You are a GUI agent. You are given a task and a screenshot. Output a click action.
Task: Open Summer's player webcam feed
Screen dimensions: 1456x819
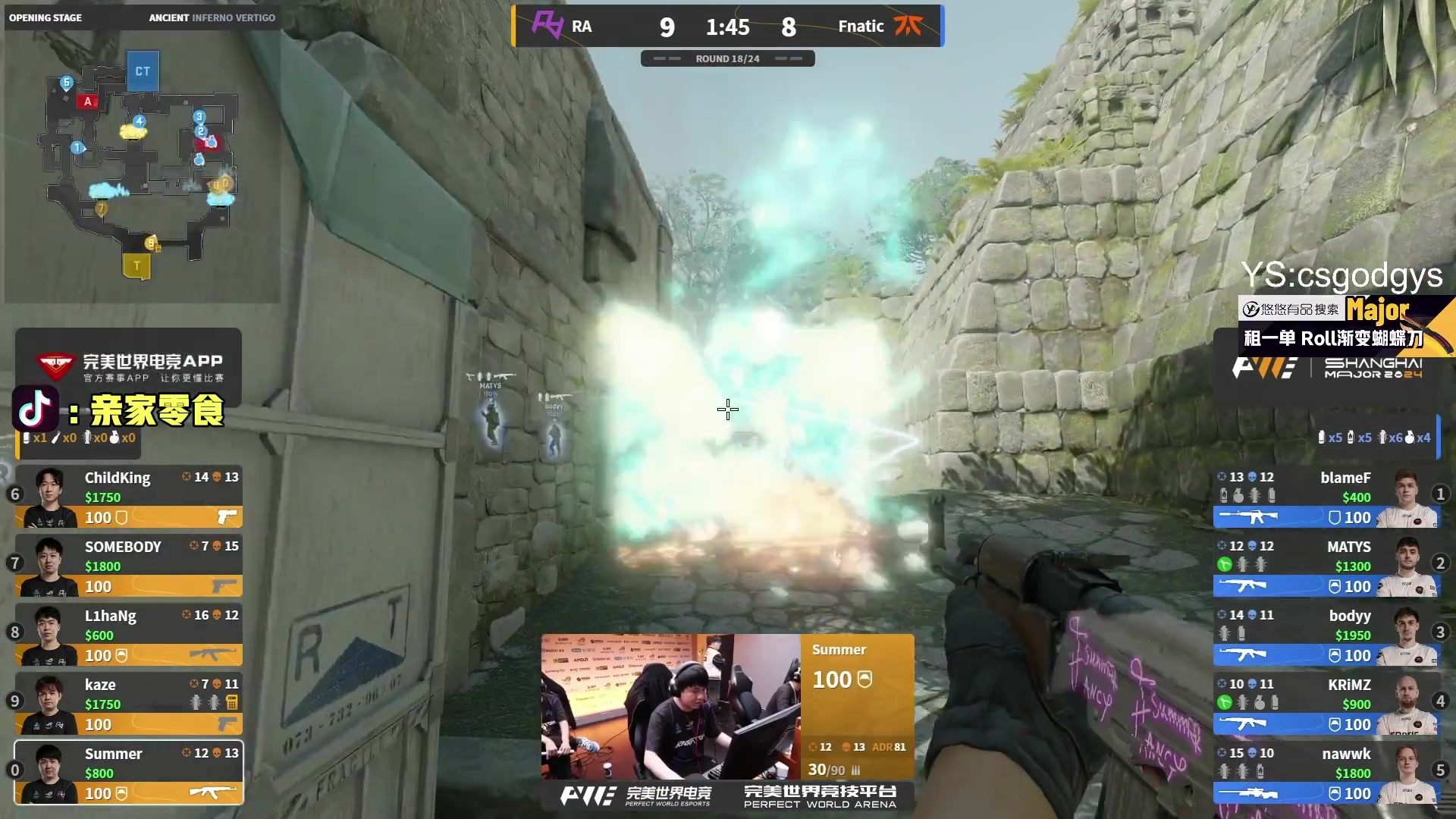point(670,706)
